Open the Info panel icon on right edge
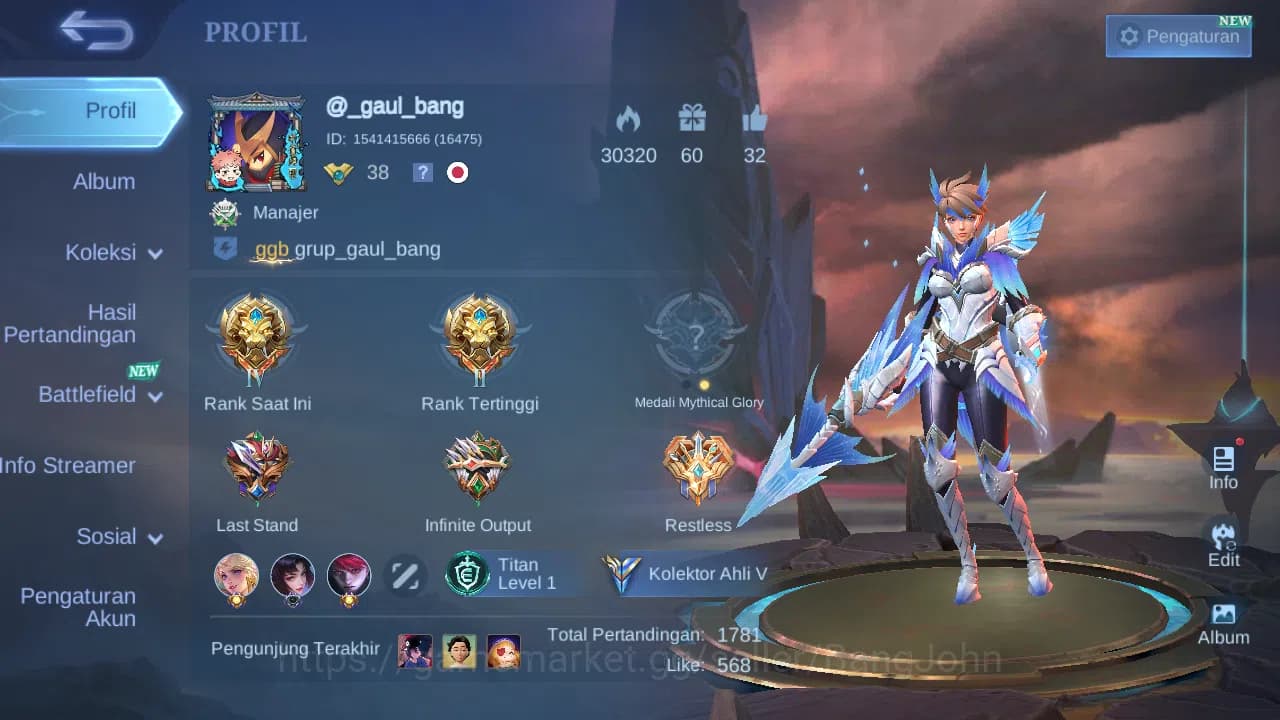Screen dimensions: 1280x720 [1224, 467]
